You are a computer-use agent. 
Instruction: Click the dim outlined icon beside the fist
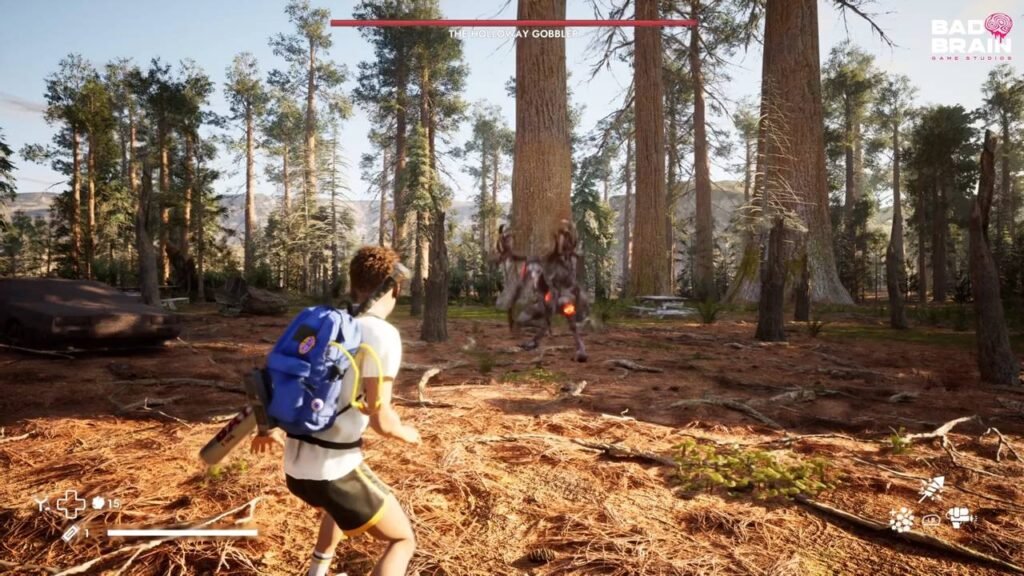931,519
